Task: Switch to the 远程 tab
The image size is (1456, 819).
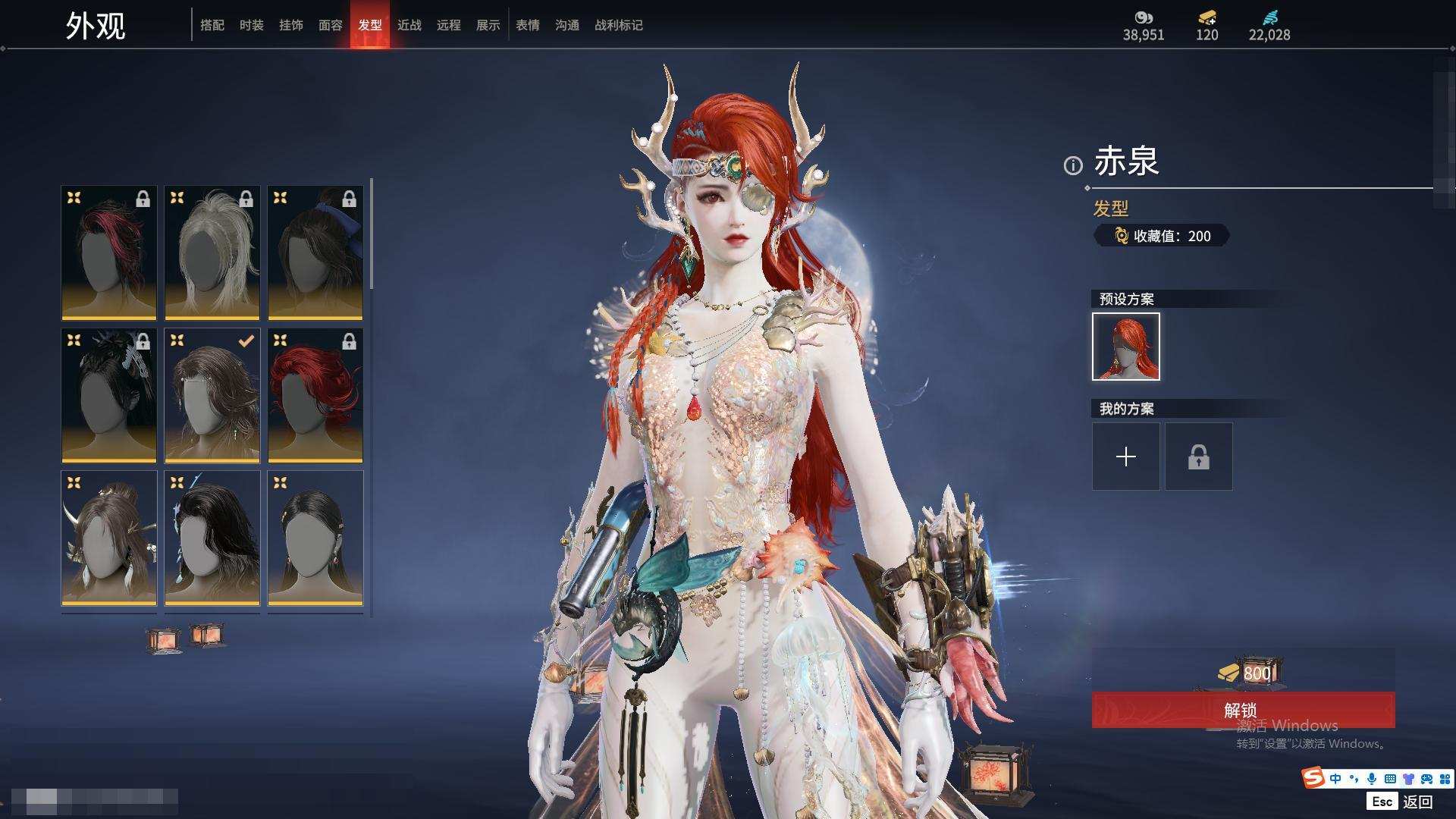Action: tap(448, 25)
